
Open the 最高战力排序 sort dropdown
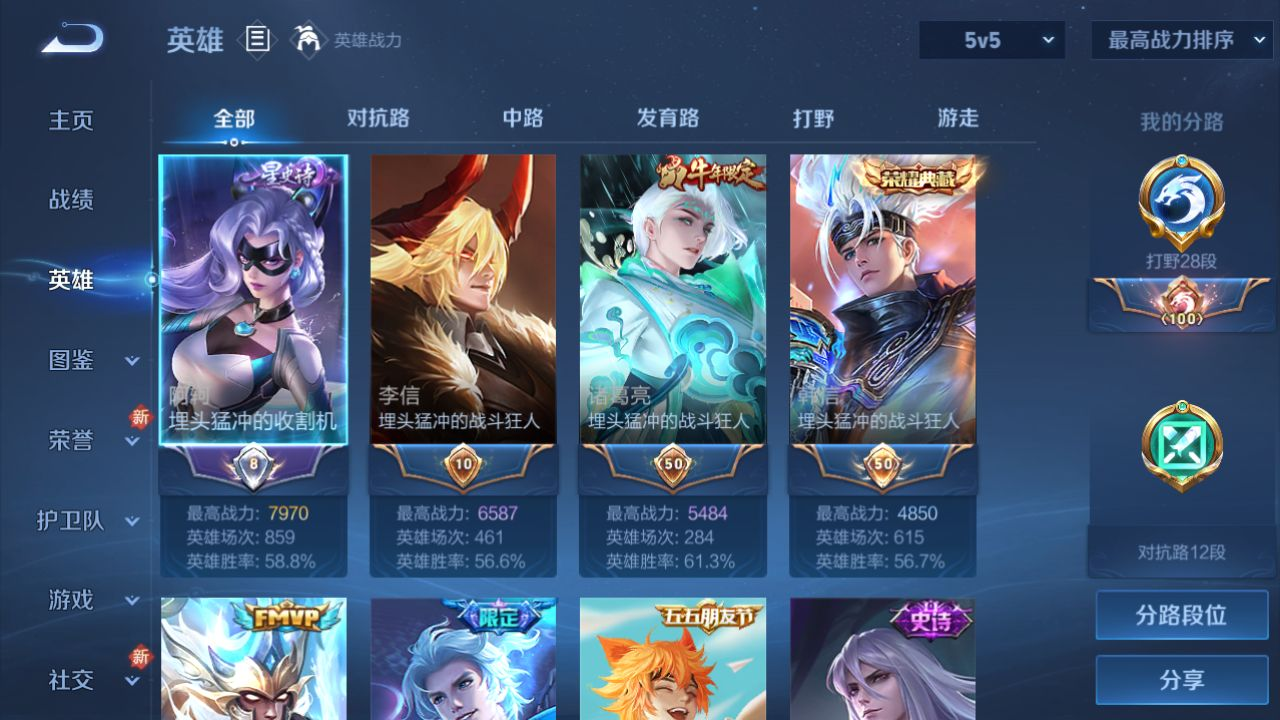coord(1181,40)
